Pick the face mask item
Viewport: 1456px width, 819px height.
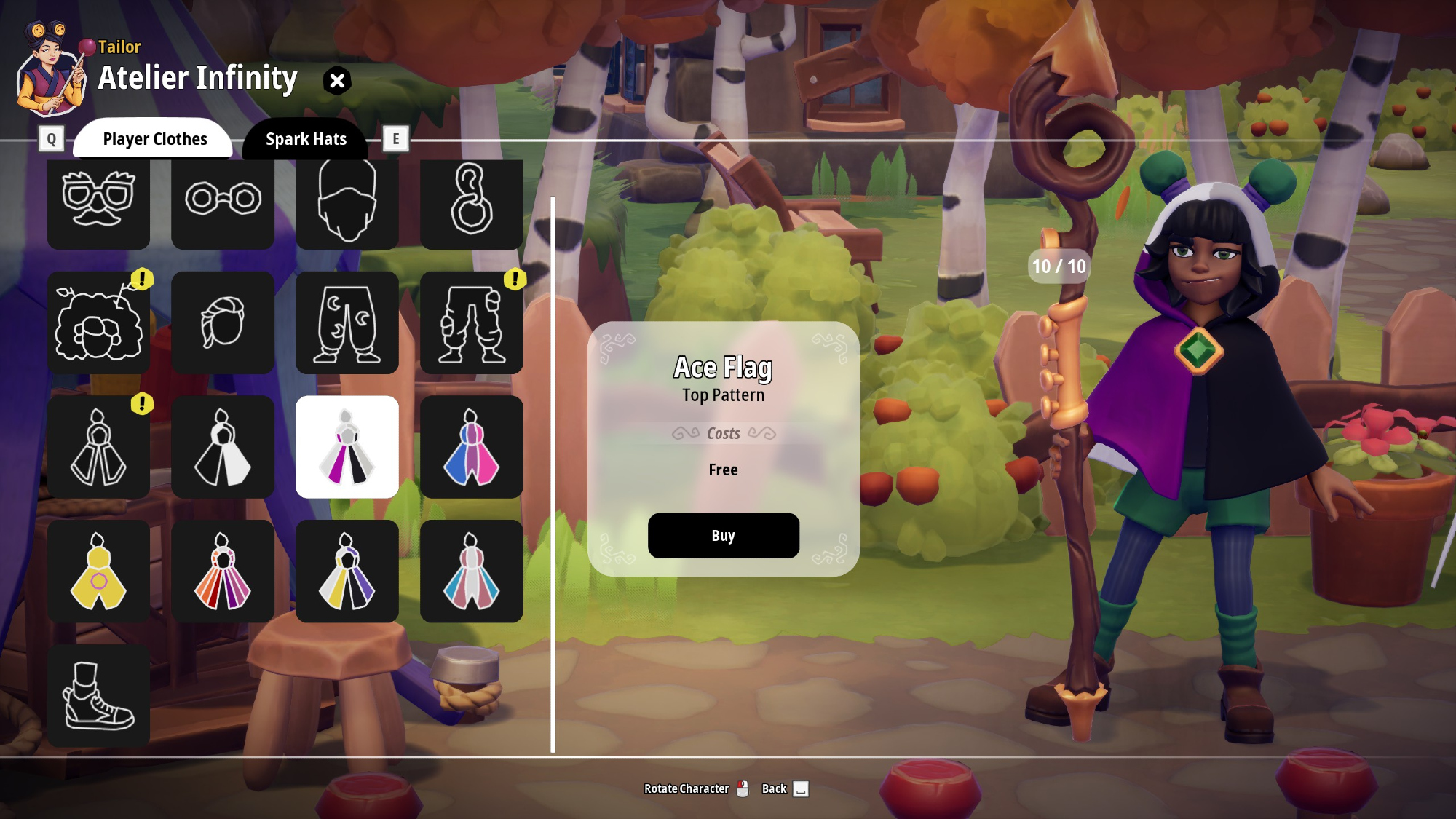[347, 200]
